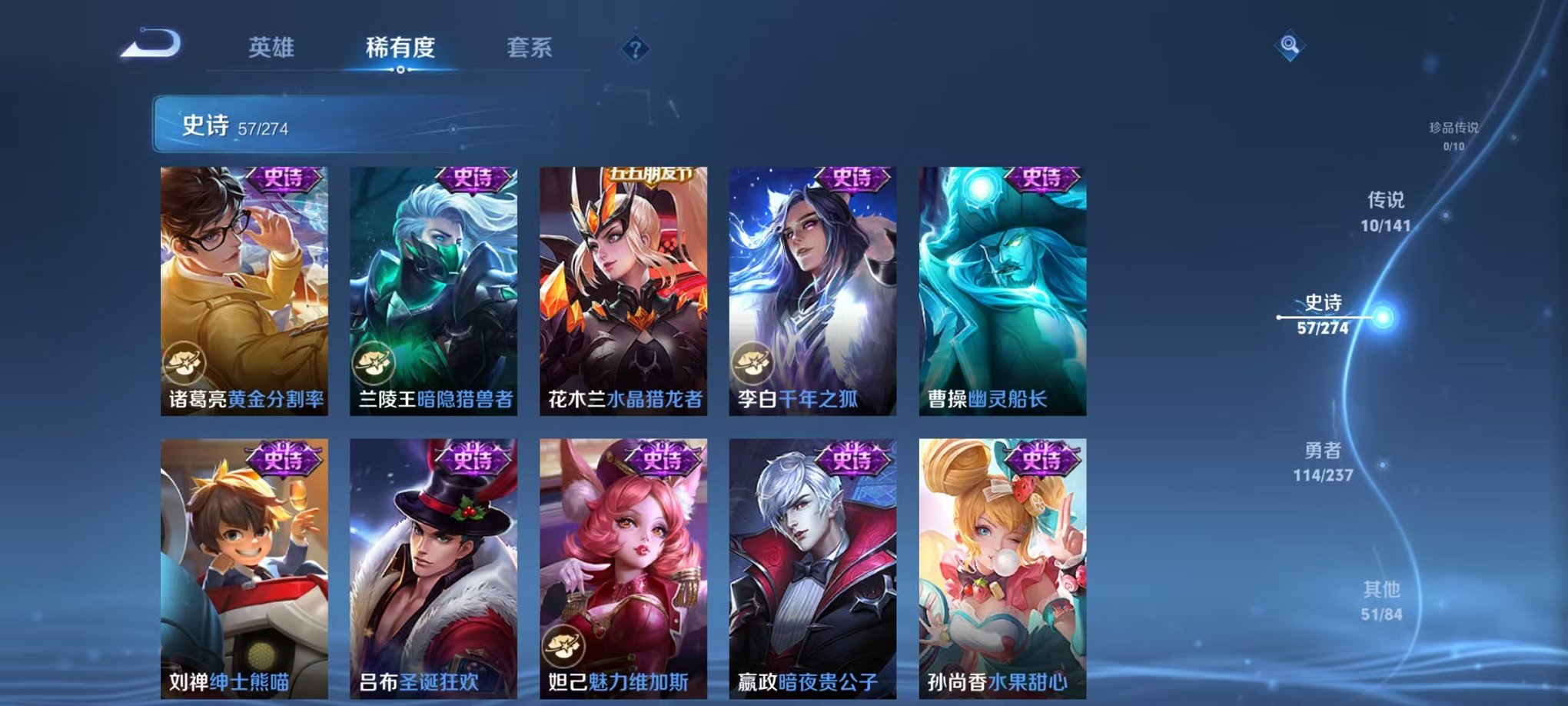Switch to the 英雄 tab
The height and width of the screenshot is (706, 1568).
coord(273,48)
